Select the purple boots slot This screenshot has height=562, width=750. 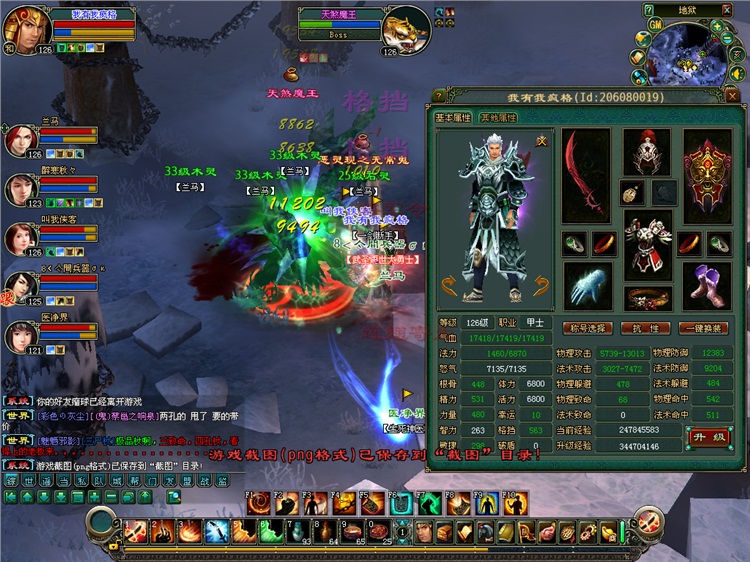(707, 284)
